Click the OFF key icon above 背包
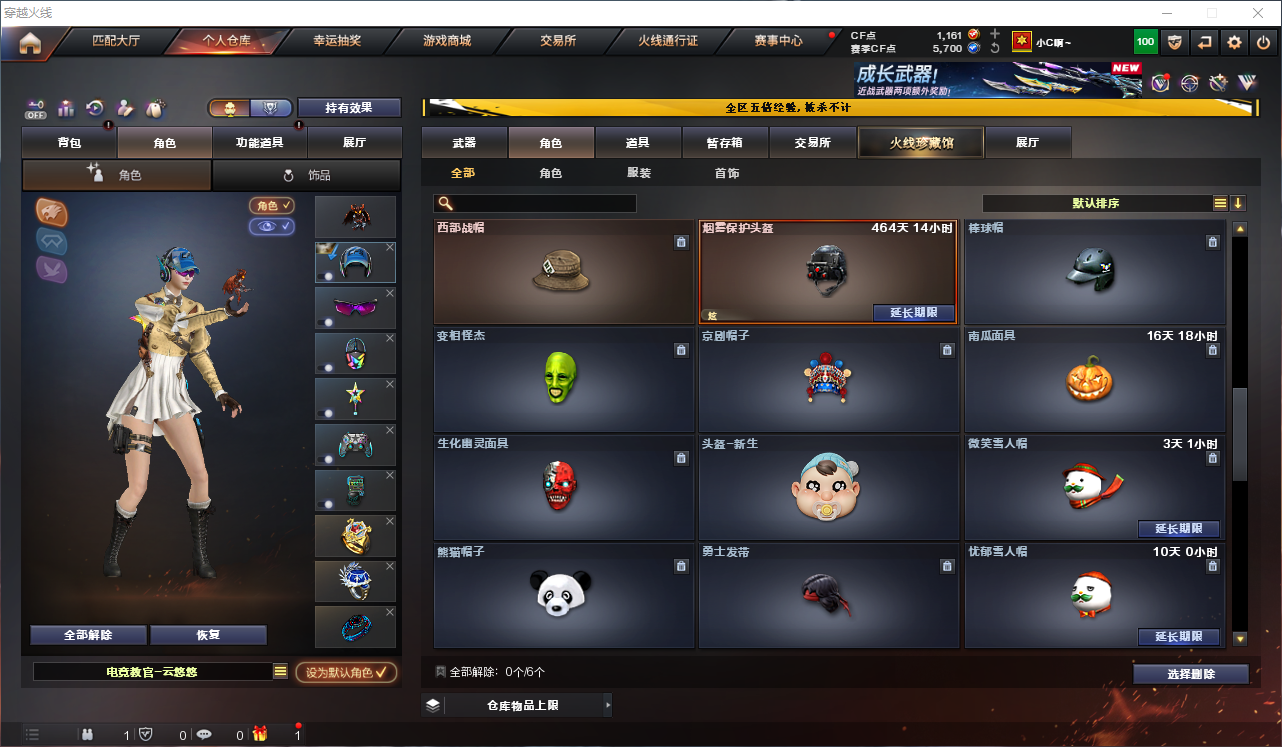The width and height of the screenshot is (1282, 747). pyautogui.click(x=34, y=108)
